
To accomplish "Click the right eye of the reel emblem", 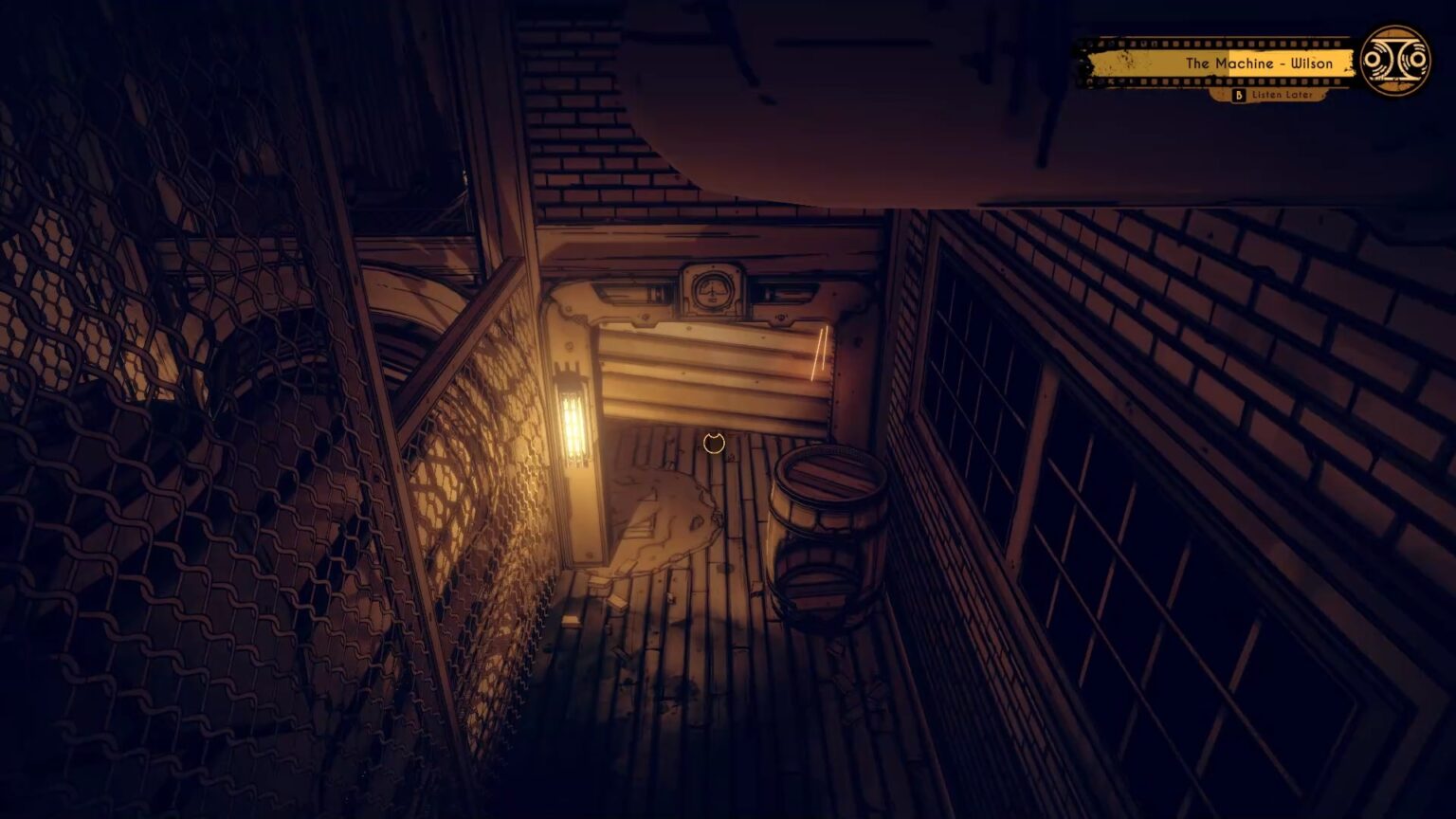I will pyautogui.click(x=1417, y=60).
